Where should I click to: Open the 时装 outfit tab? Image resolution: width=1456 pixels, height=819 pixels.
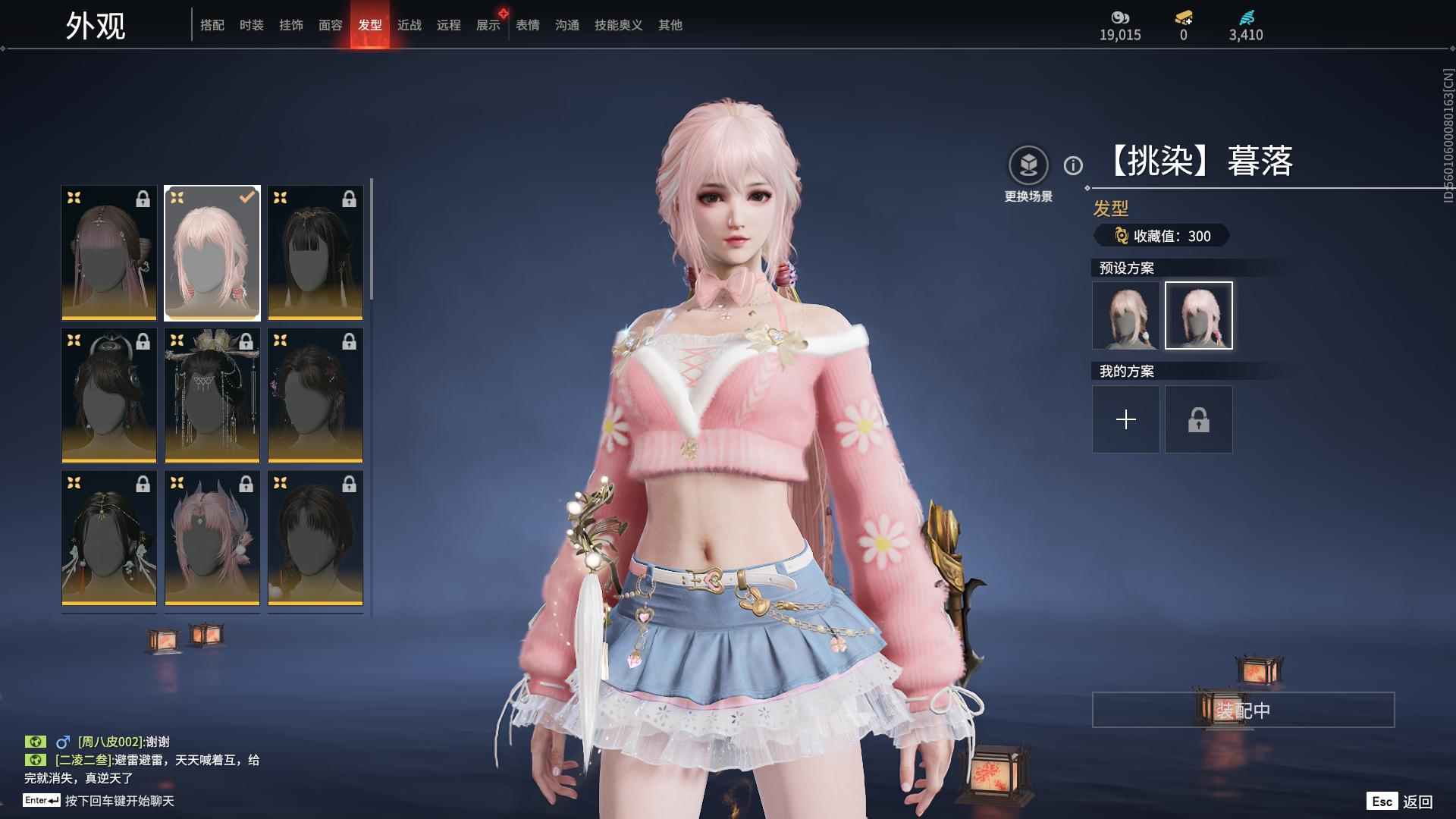pos(252,25)
